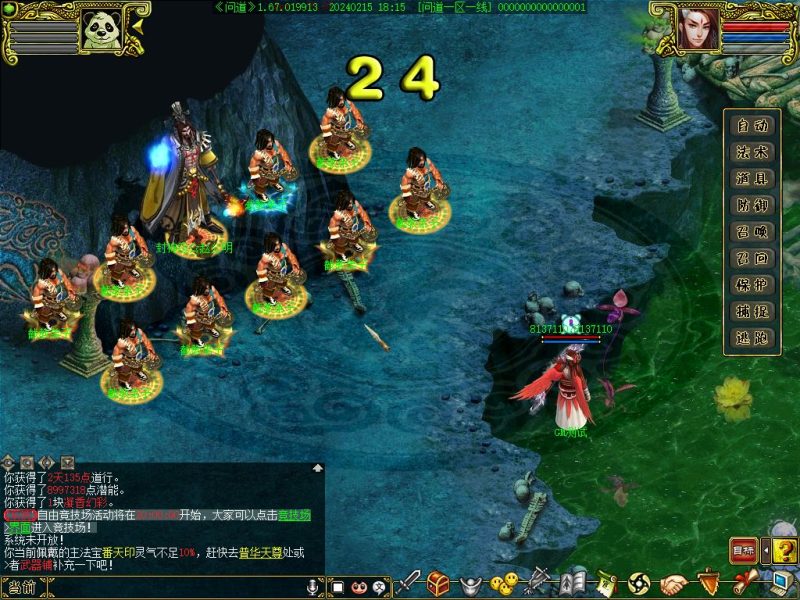This screenshot has width=800, height=600.
Task: Open the 道具 item command
Action: pyautogui.click(x=752, y=179)
